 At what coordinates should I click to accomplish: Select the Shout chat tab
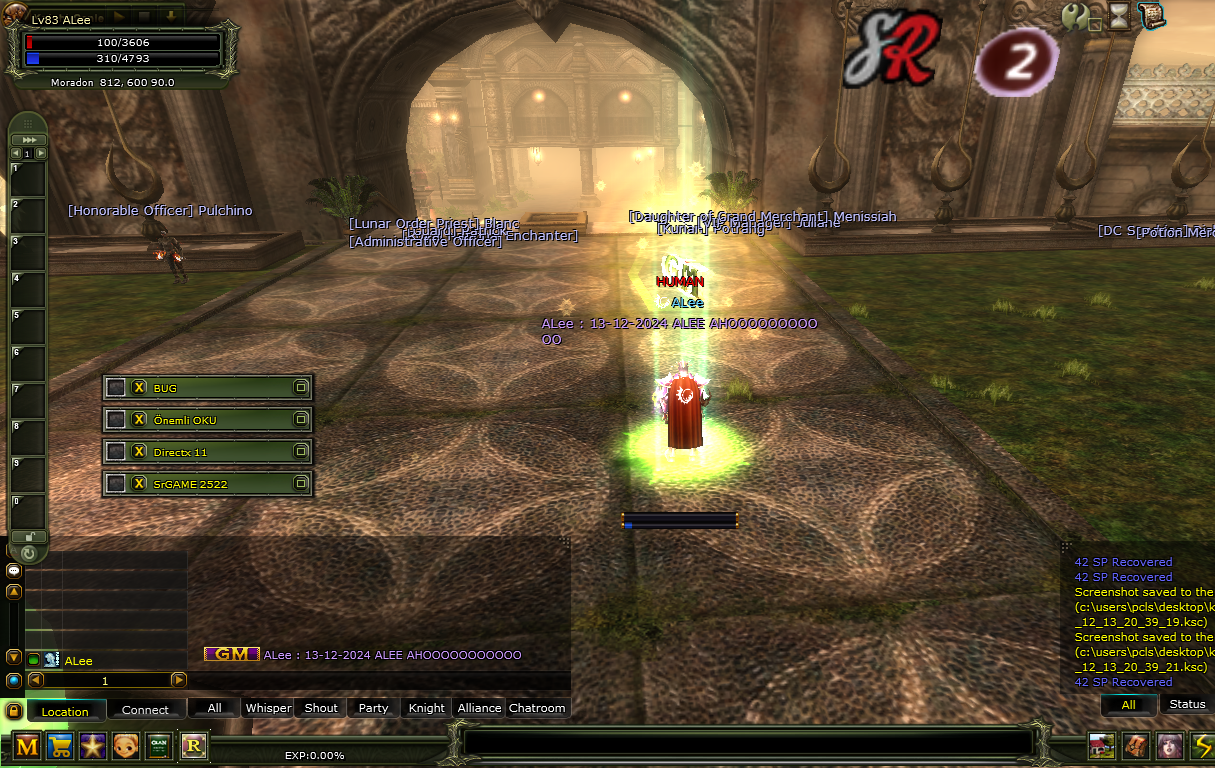(x=321, y=708)
